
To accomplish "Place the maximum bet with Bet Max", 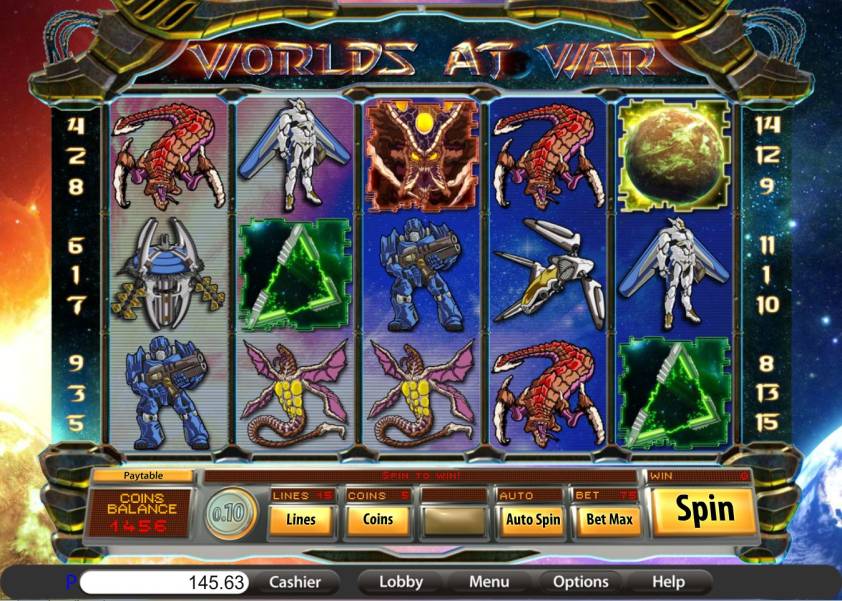I will click(608, 520).
